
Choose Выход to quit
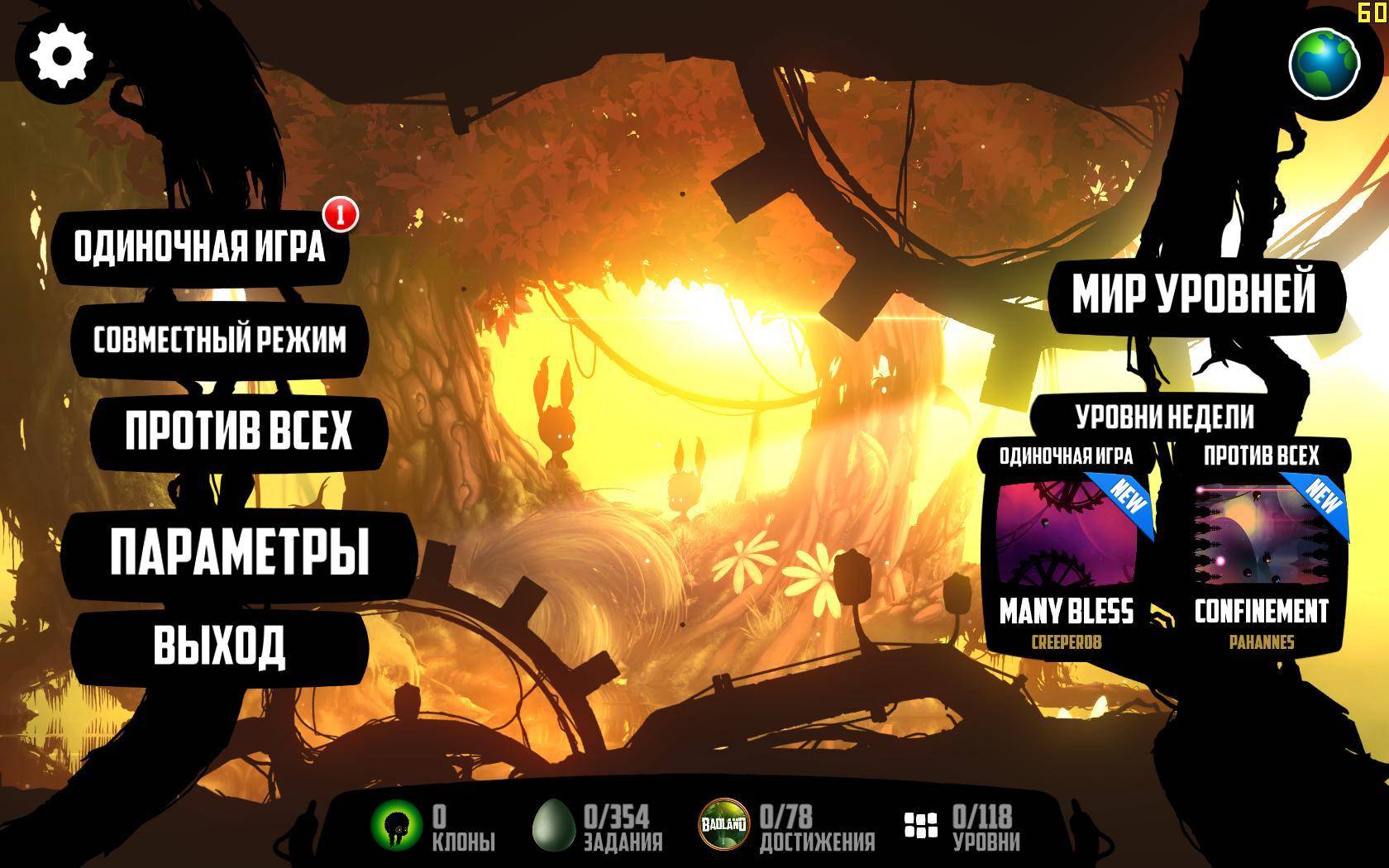click(219, 645)
